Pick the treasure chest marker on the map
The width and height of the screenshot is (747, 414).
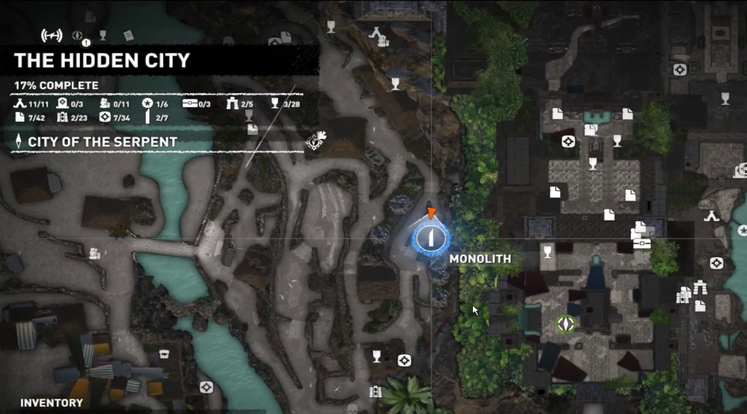click(642, 243)
